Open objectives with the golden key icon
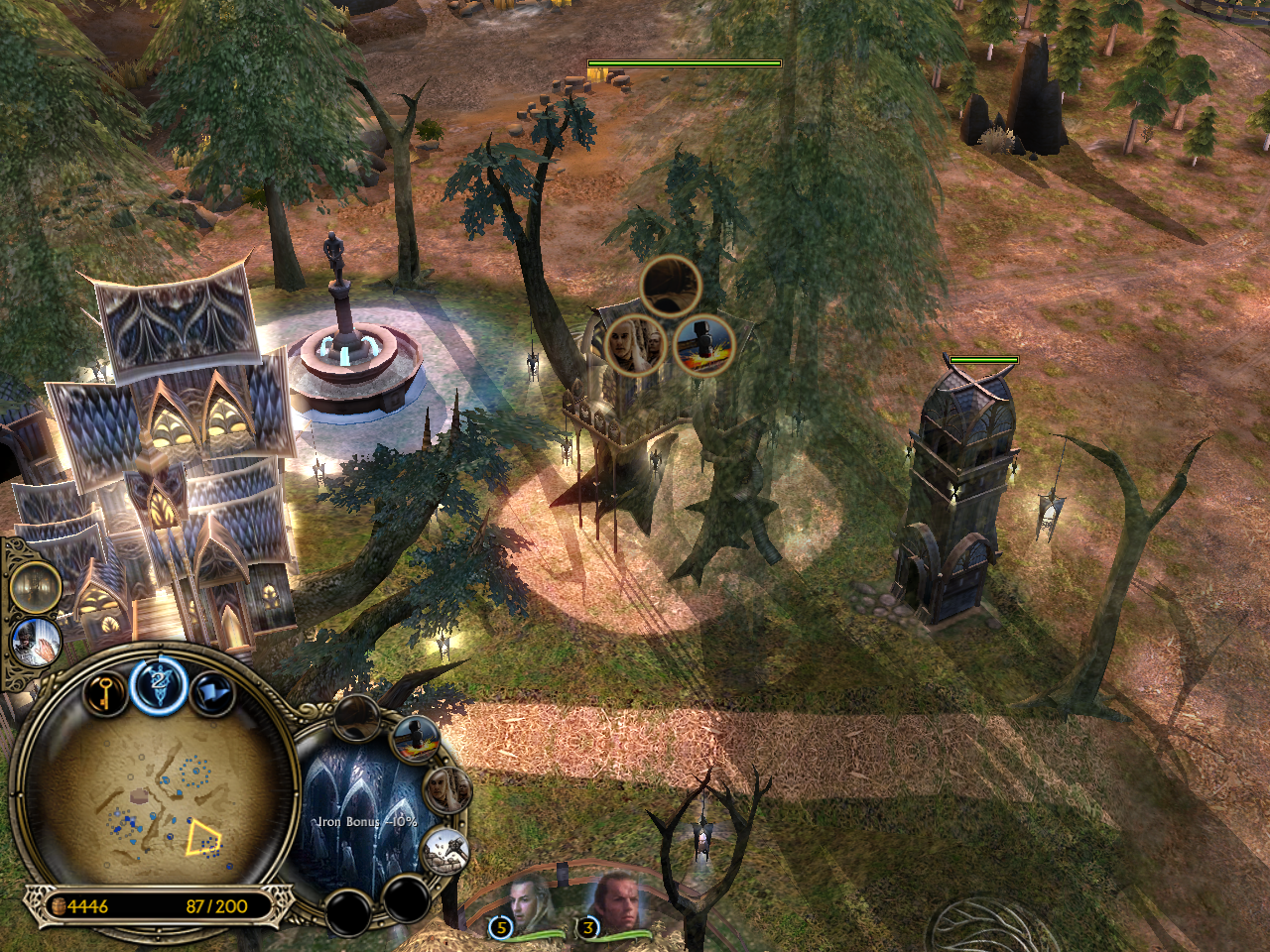 103,693
